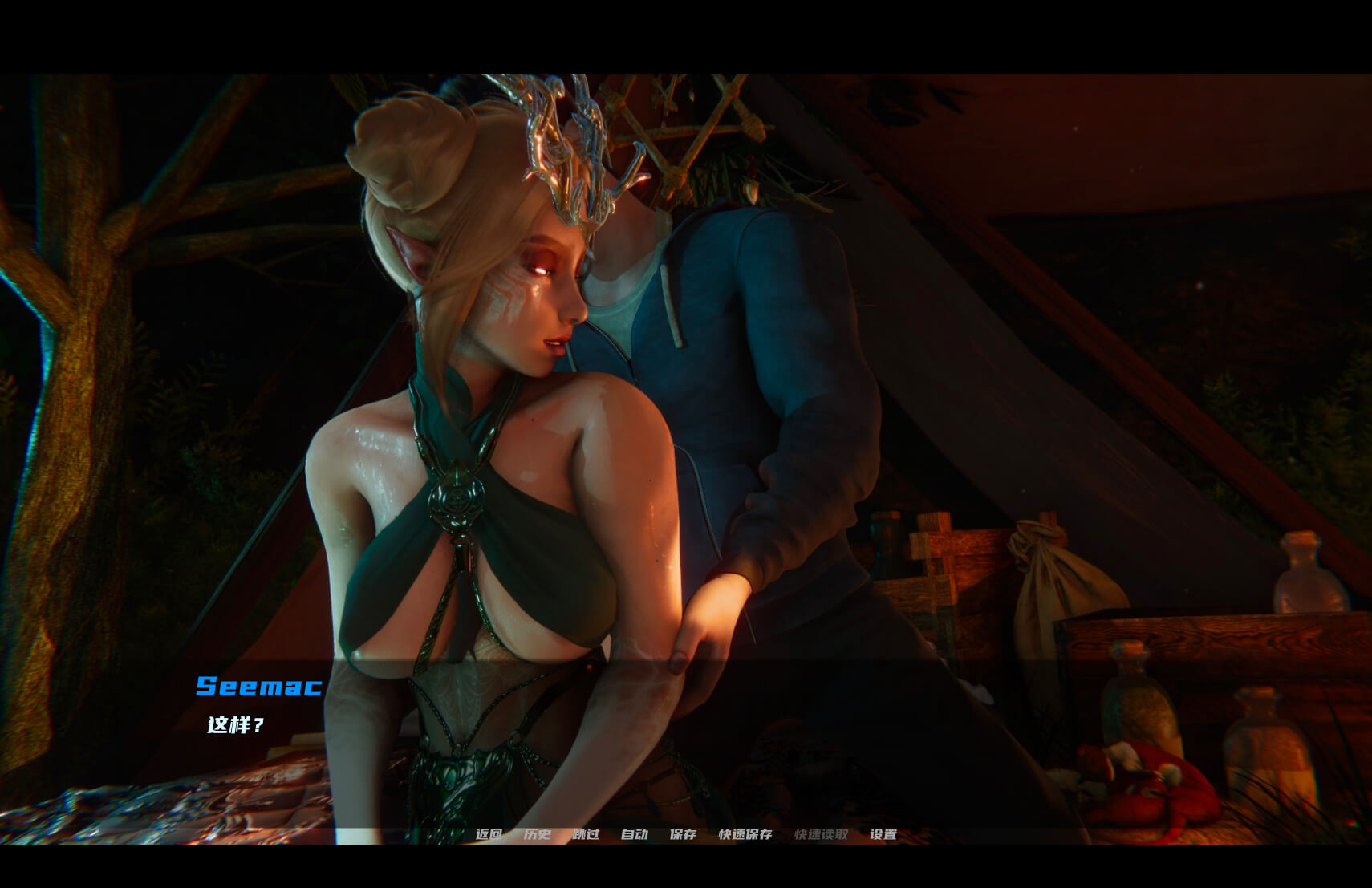1372x888 pixels.
Task: Open the 保存 (Save) screen
Action: [x=683, y=834]
